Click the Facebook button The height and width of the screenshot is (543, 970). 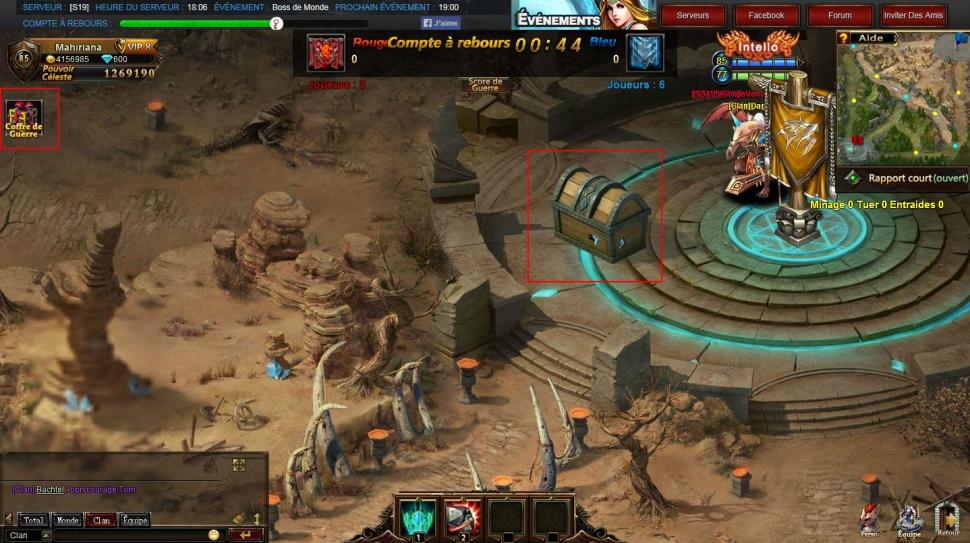[x=766, y=15]
